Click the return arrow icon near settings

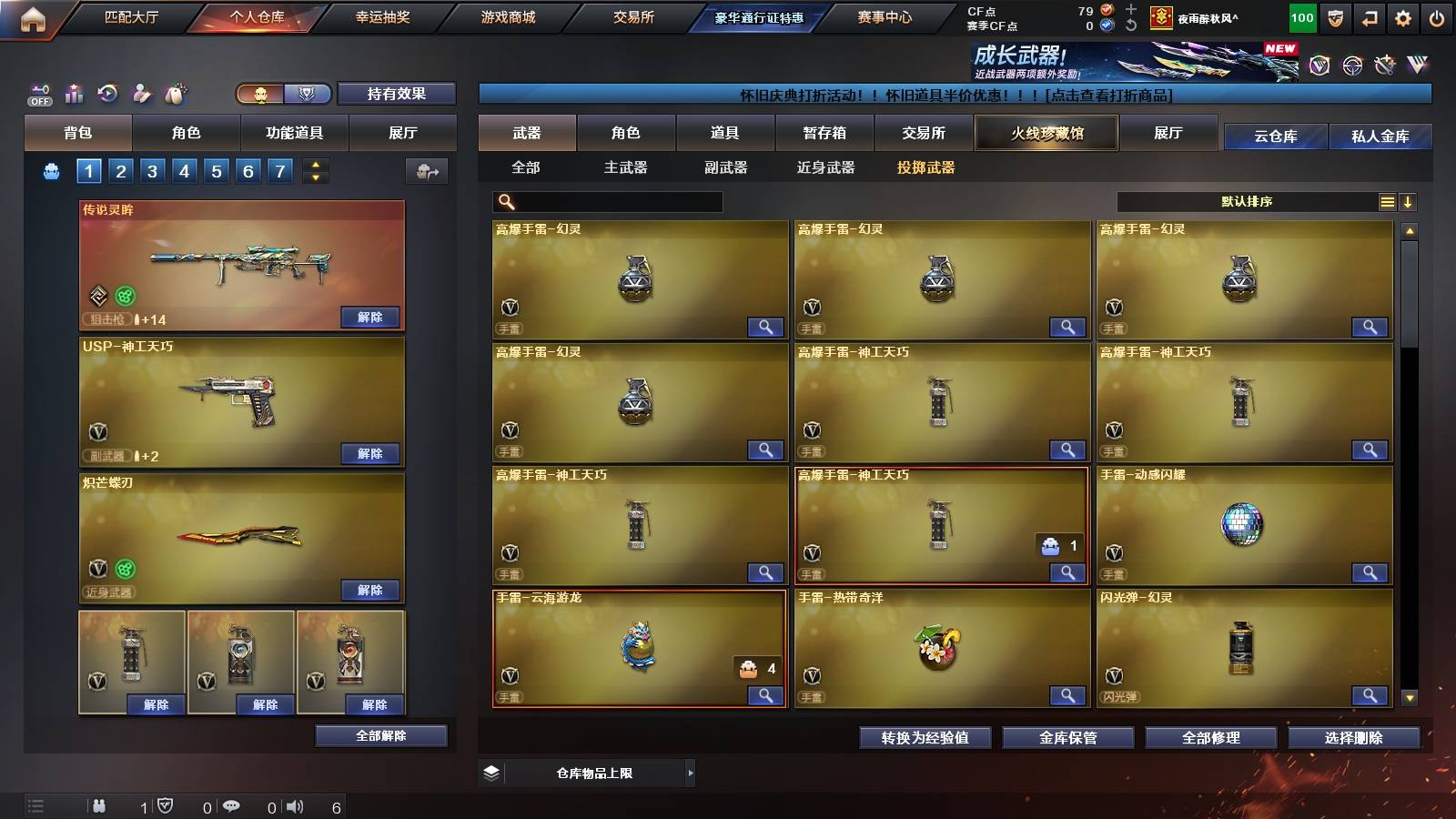tap(1369, 16)
